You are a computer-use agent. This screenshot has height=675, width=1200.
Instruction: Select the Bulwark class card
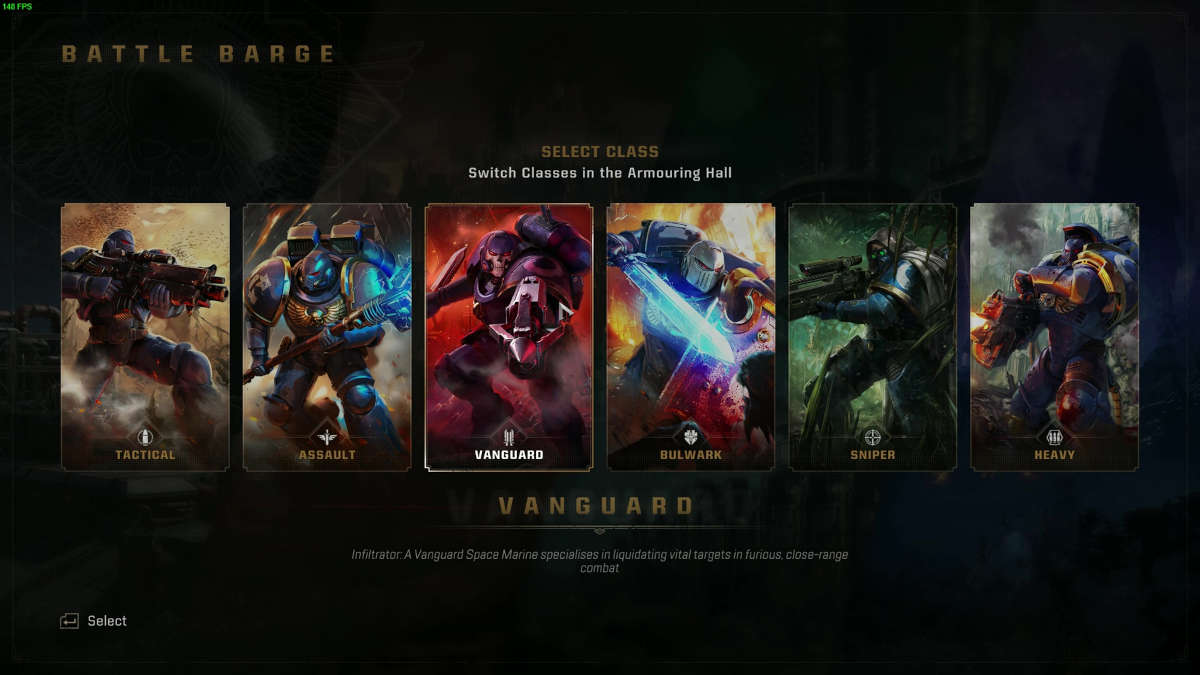pos(691,337)
